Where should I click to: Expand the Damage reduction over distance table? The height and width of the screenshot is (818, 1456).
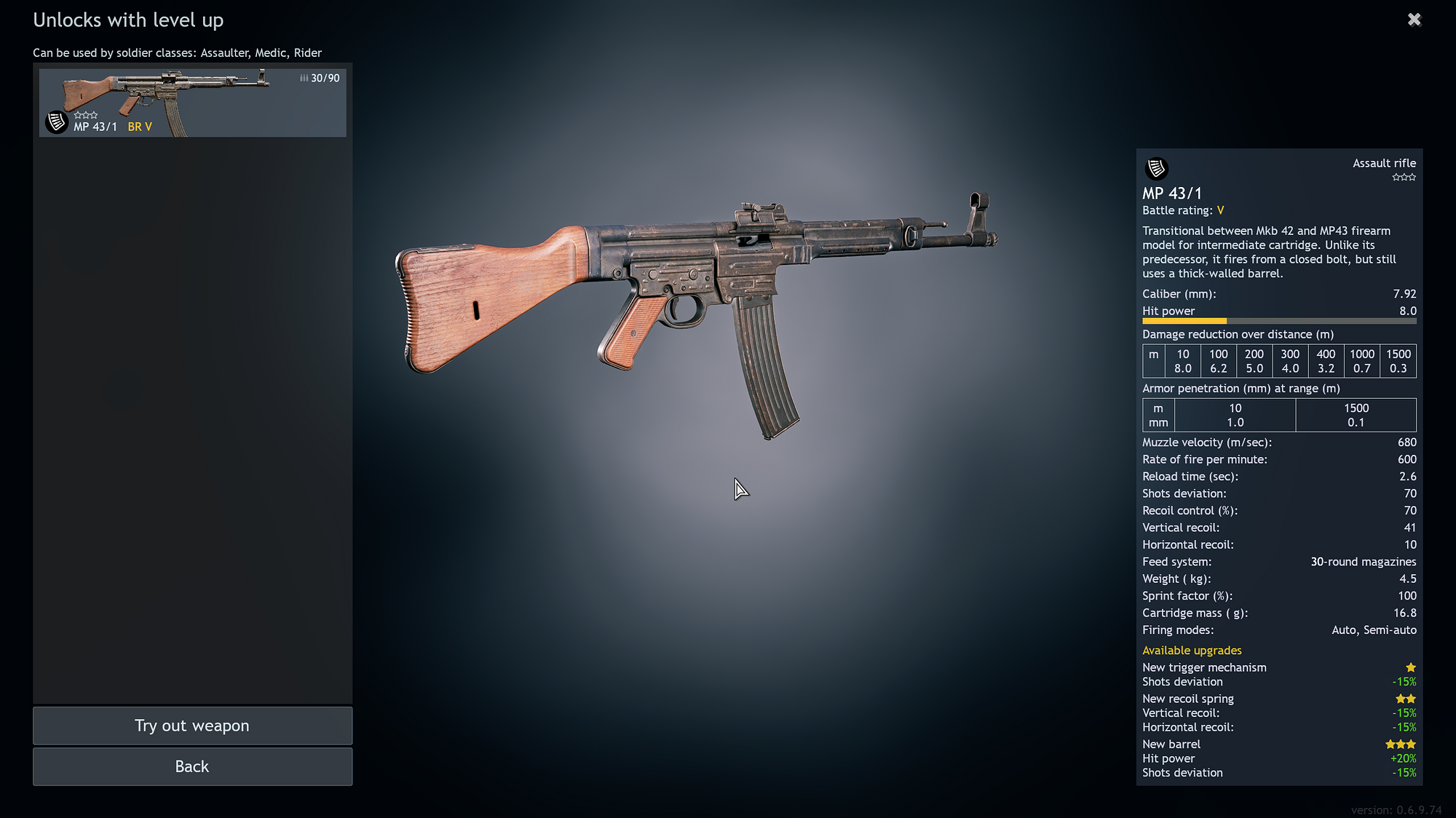pos(1238,334)
